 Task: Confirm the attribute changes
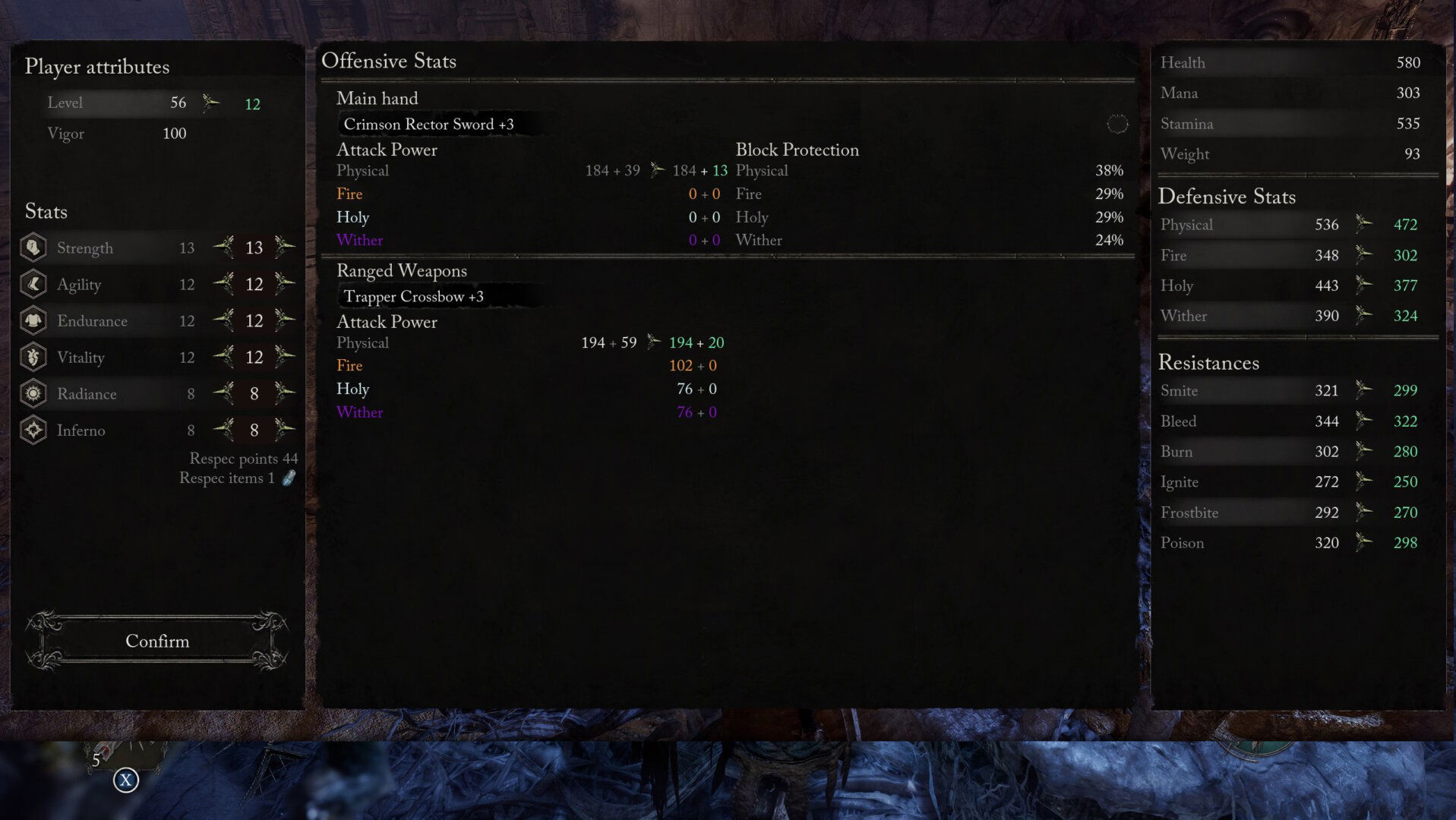point(157,642)
